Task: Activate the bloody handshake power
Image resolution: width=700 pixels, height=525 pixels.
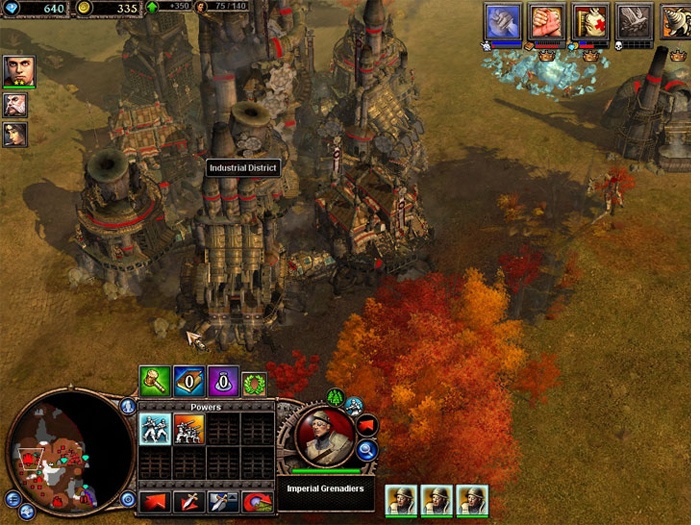Action: 547,21
